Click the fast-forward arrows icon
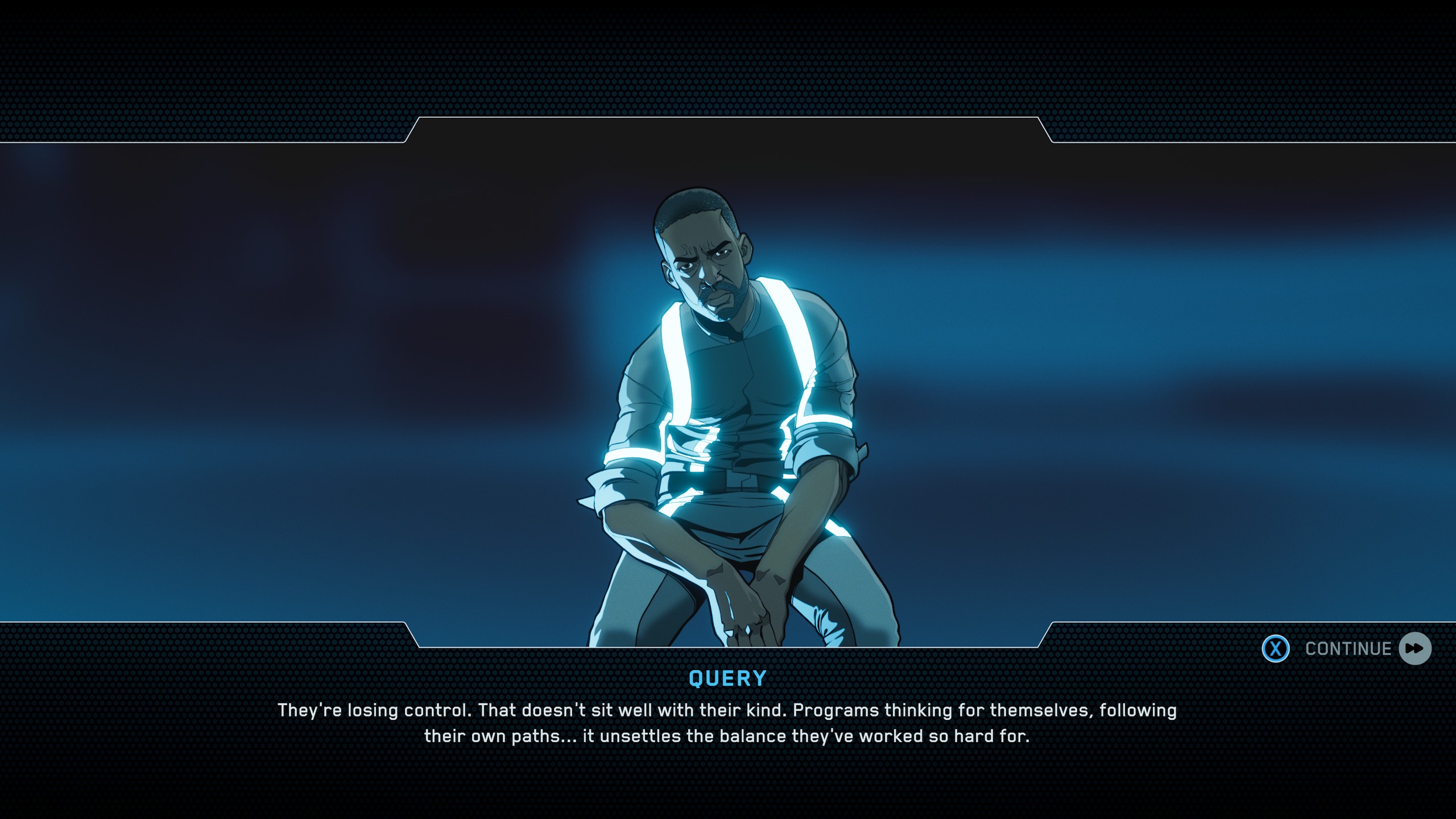 point(1415,649)
